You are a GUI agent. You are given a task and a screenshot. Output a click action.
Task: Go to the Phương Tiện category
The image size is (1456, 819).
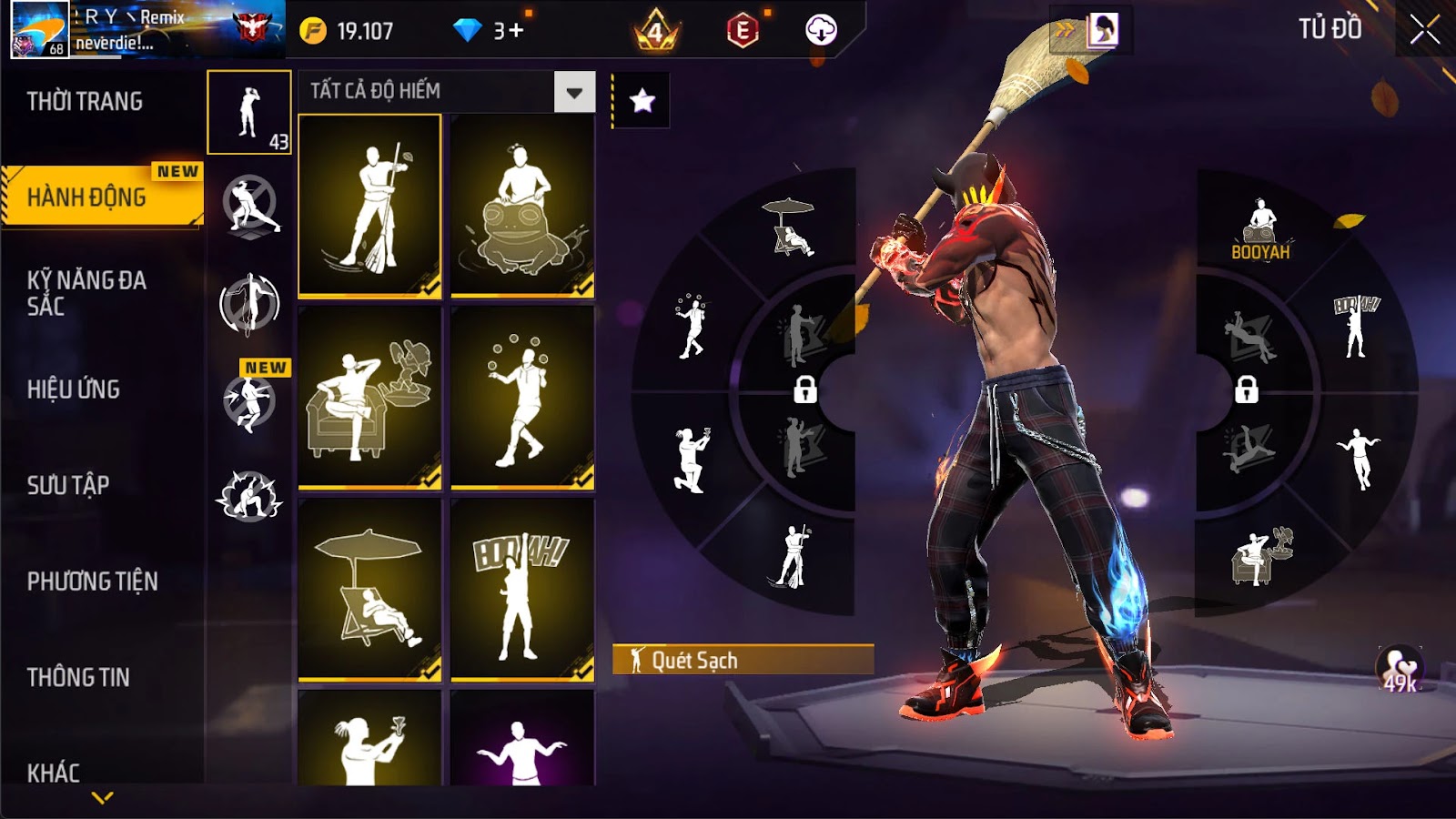pos(93,581)
